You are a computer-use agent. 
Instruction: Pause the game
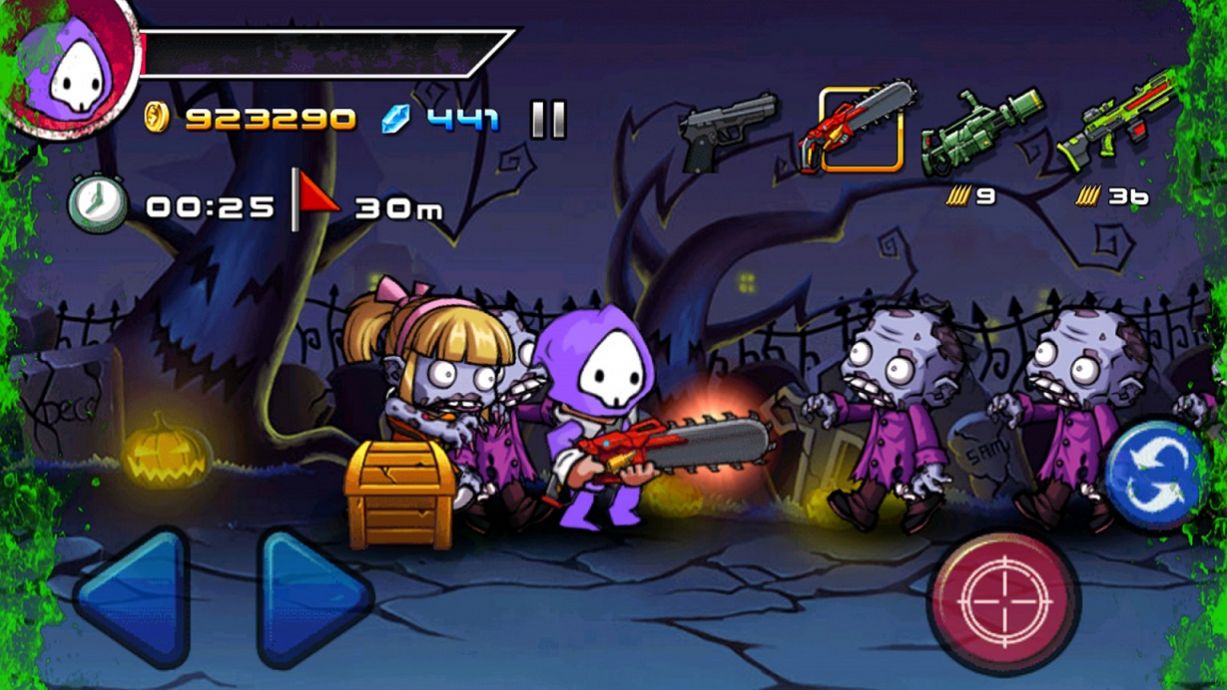548,120
